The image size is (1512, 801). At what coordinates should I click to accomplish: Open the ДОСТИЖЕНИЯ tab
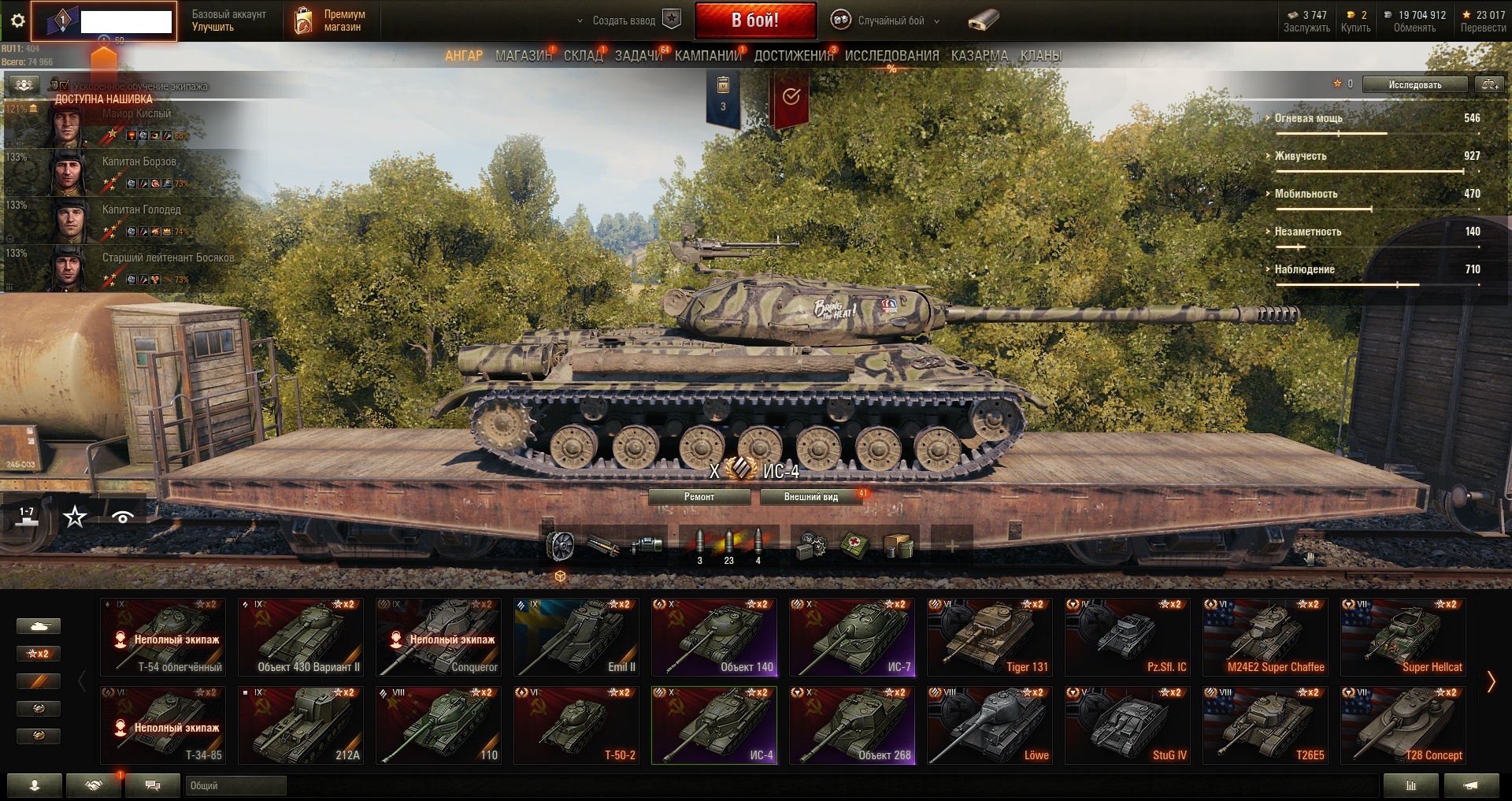point(793,56)
